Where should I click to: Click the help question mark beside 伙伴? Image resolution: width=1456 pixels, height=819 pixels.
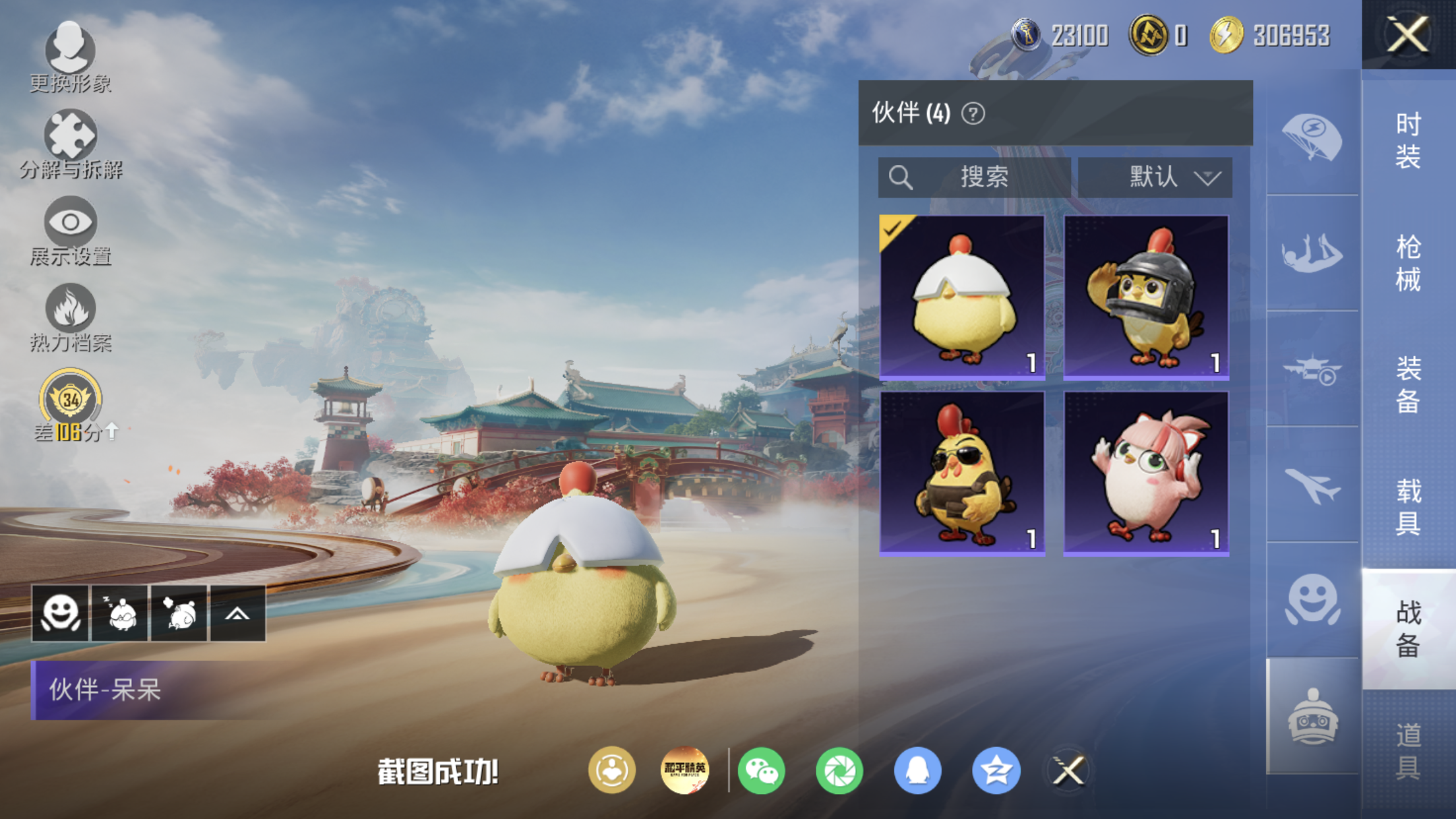973,113
